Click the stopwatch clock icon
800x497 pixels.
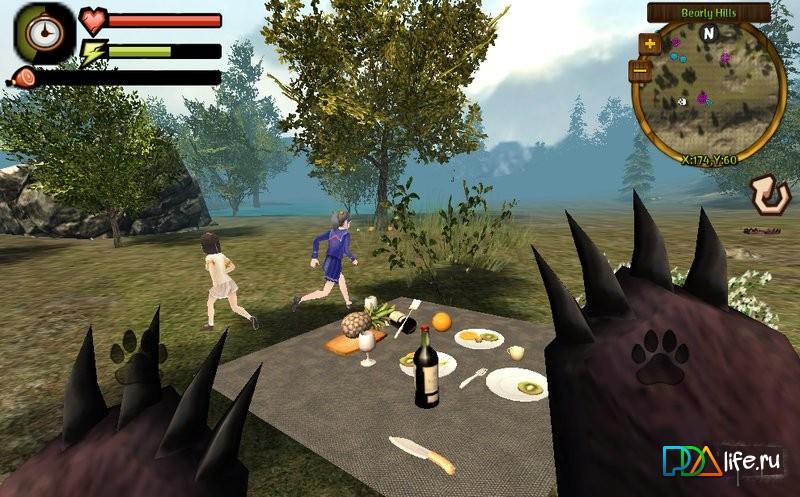tap(43, 33)
